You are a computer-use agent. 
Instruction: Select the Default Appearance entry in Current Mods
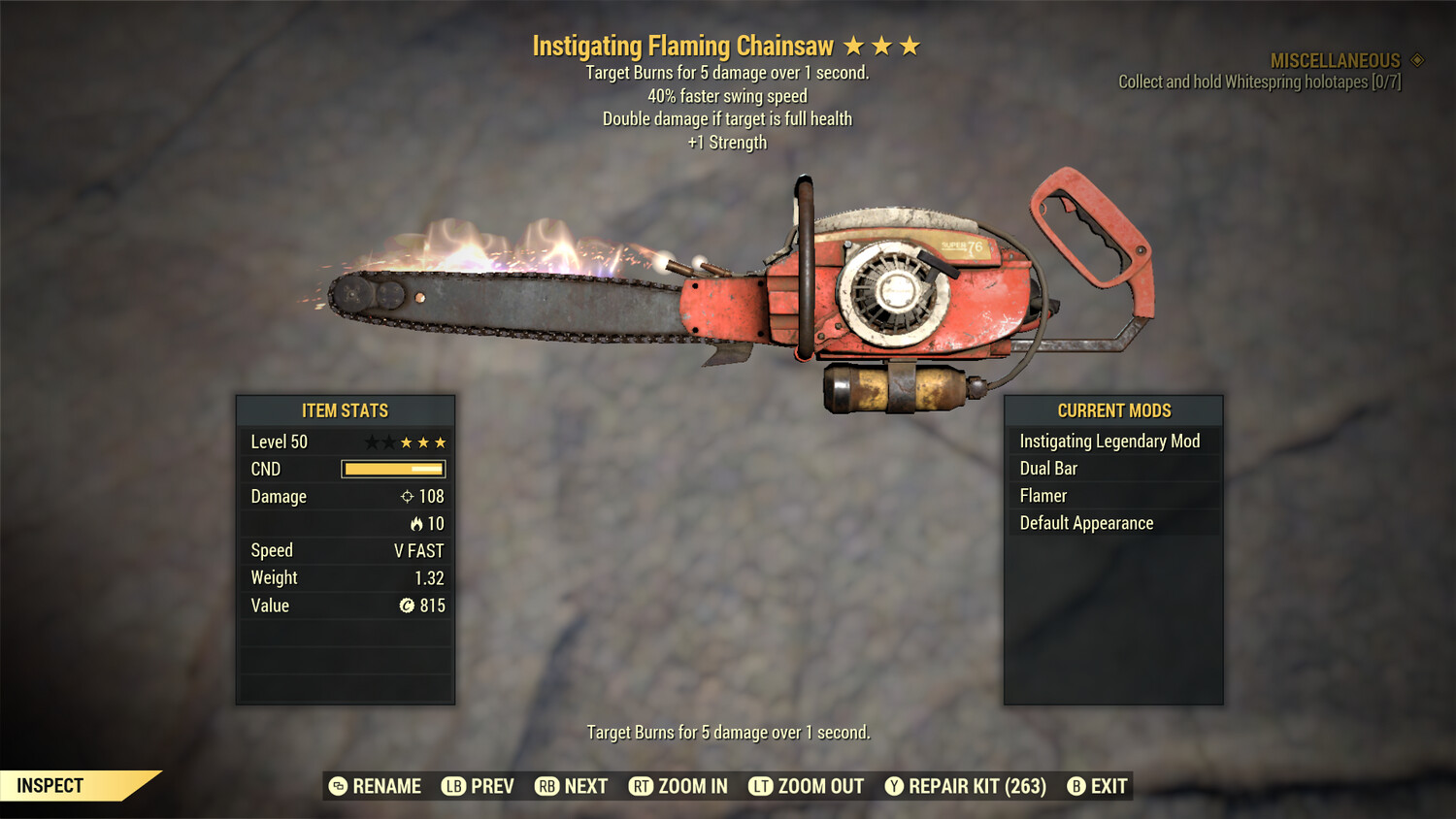1086,522
